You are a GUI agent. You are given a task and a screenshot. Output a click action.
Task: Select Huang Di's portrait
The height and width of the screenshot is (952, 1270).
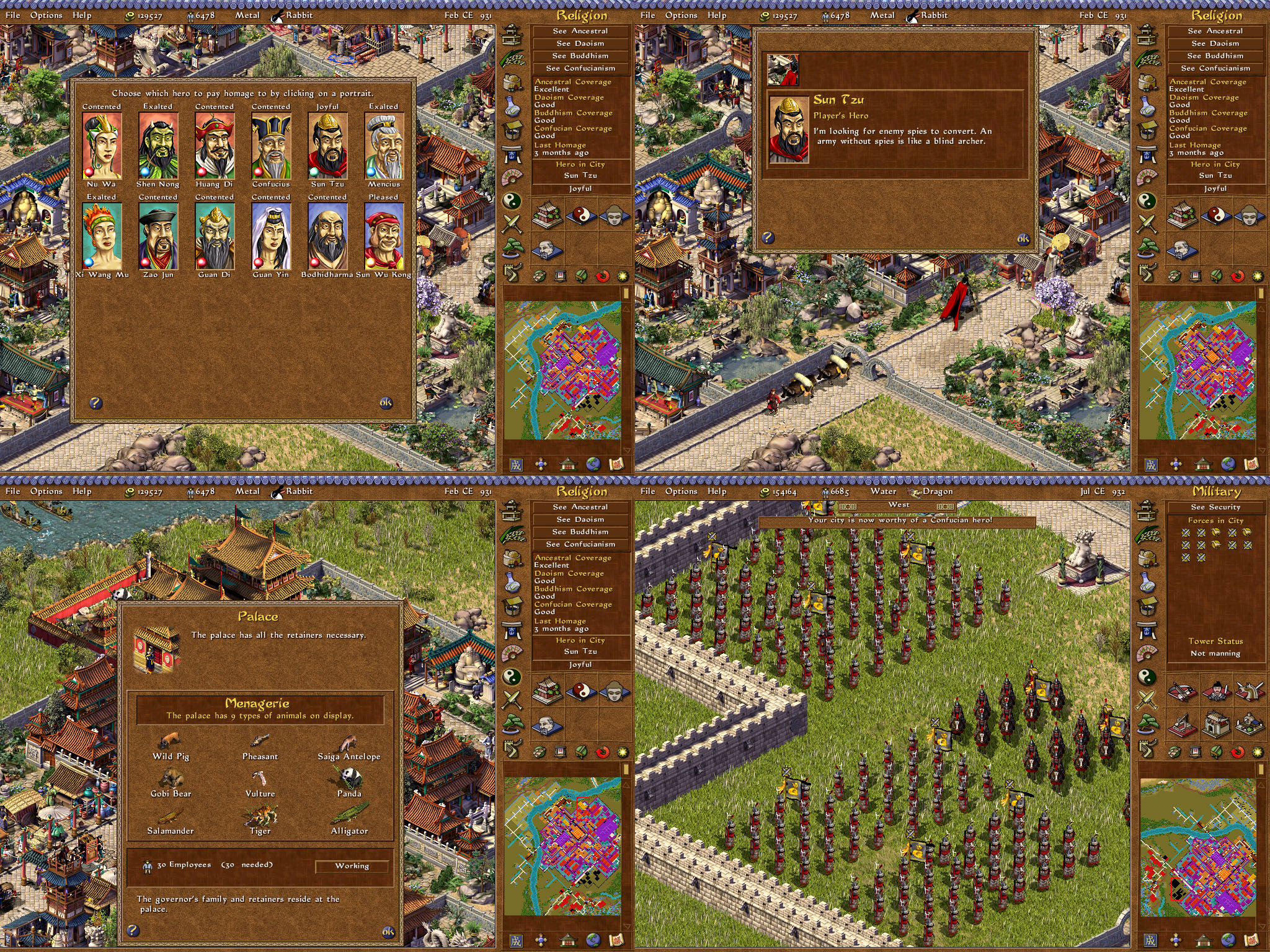[215, 146]
